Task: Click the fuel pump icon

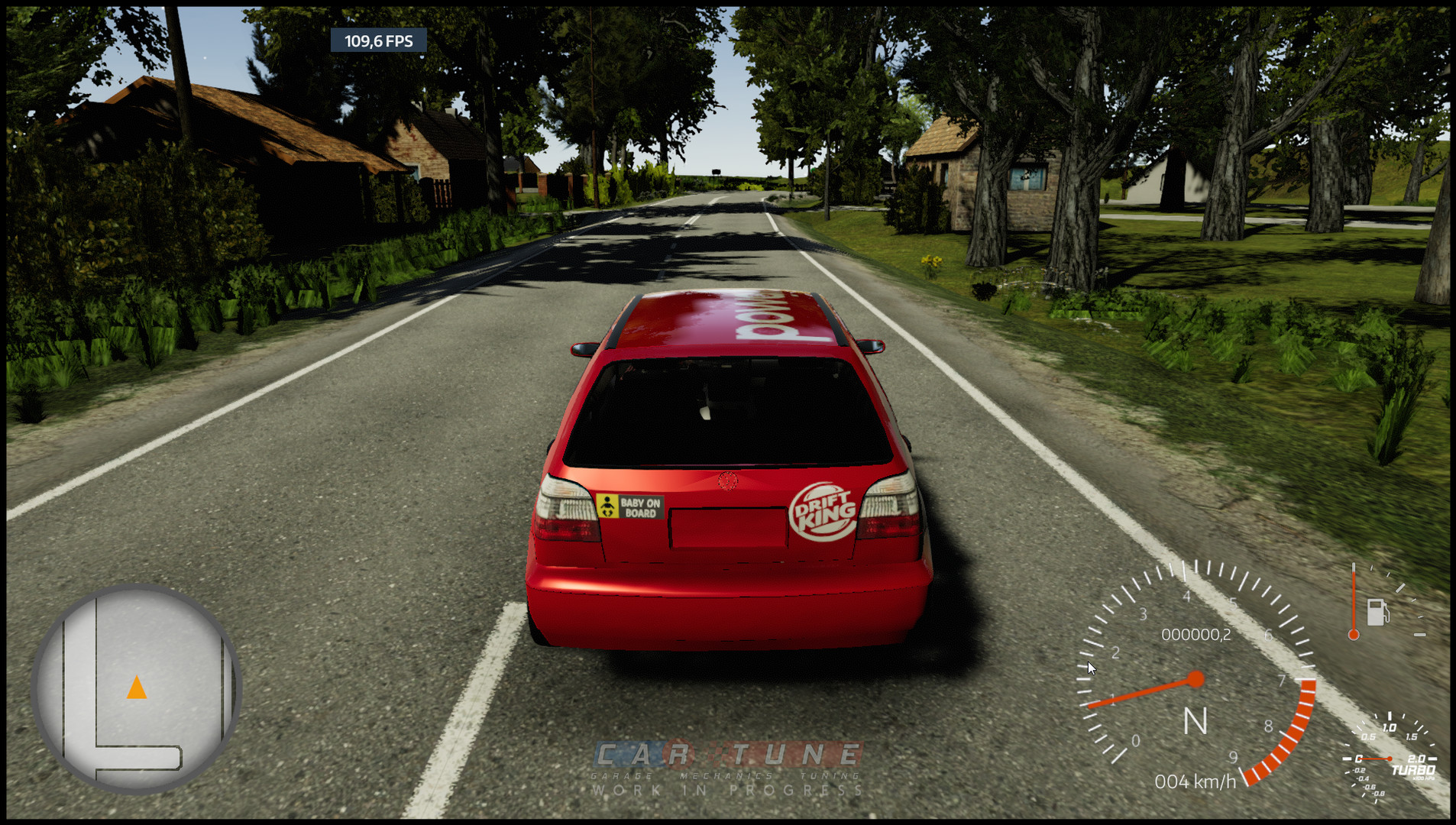Action: 1377,611
